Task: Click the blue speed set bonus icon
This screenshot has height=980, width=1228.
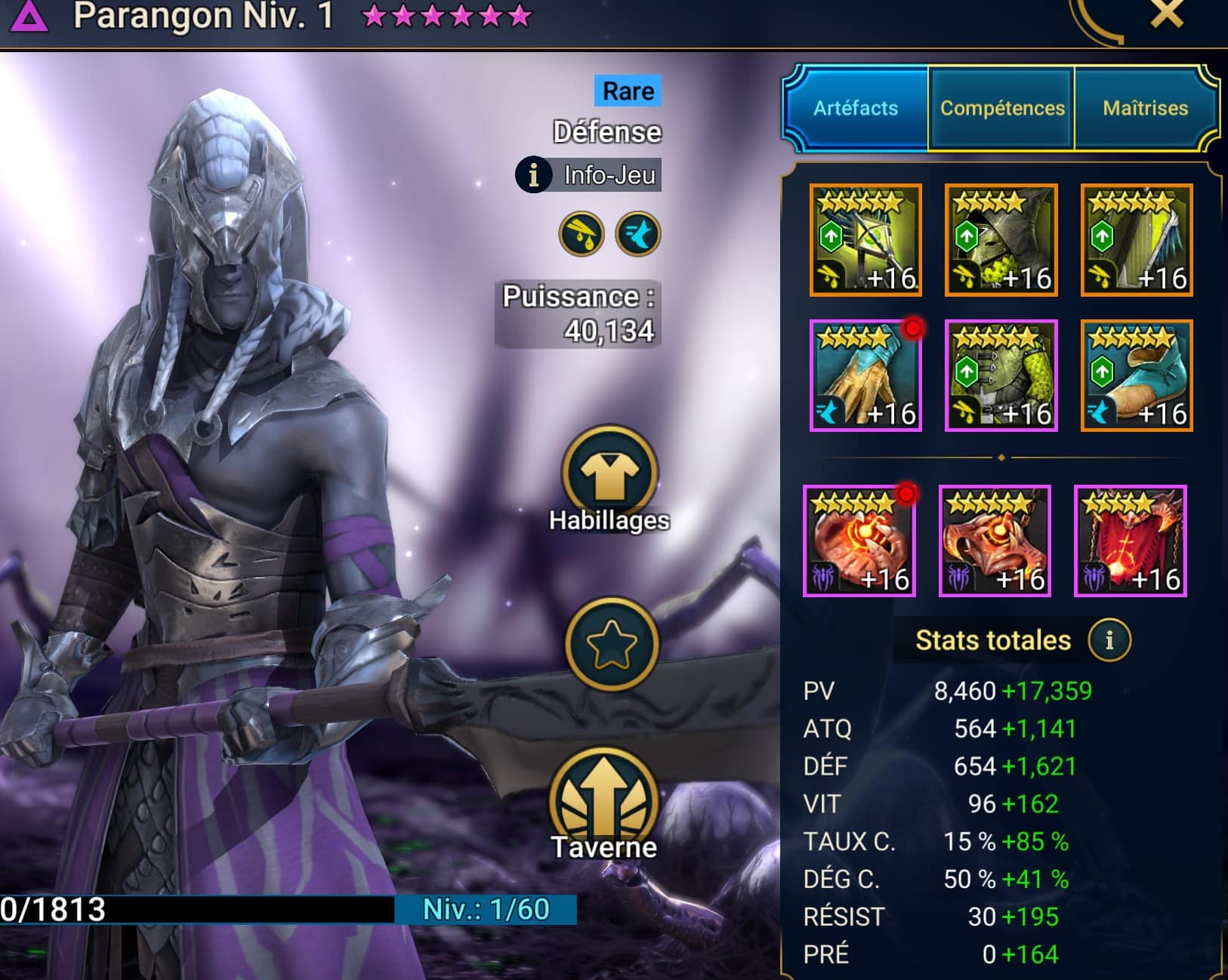Action: tap(638, 234)
